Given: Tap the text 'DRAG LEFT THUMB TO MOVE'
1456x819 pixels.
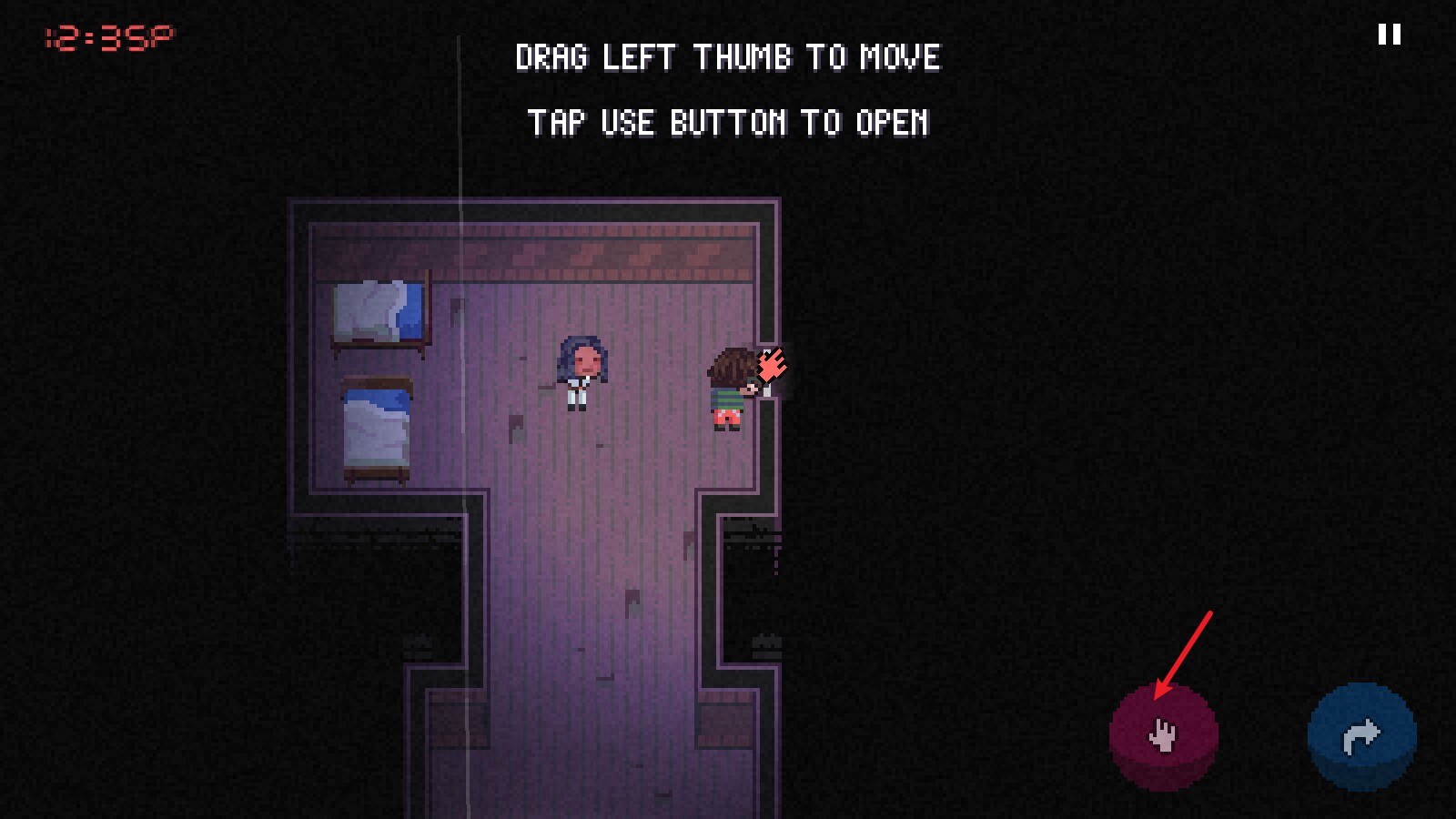Looking at the screenshot, I should 726,58.
